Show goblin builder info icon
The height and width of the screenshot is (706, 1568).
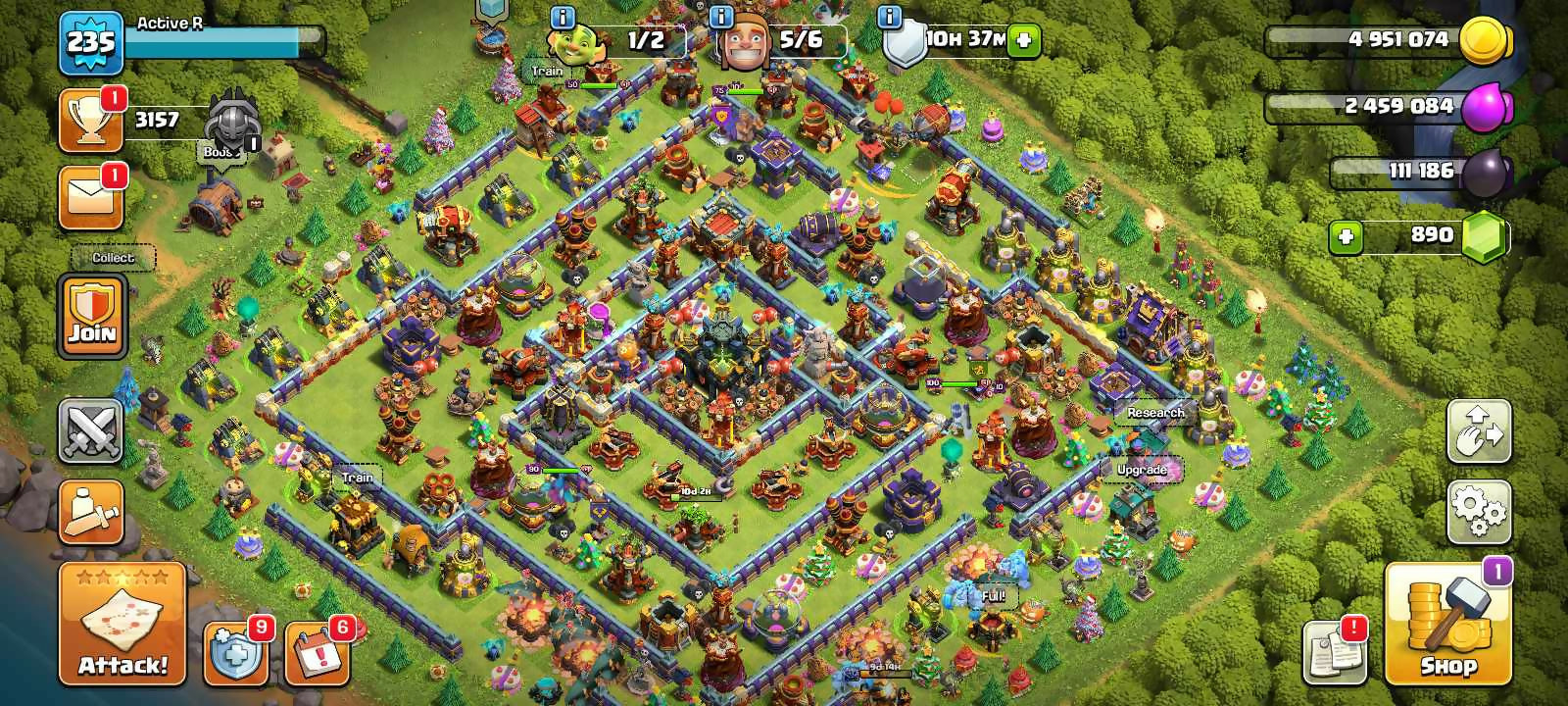563,17
